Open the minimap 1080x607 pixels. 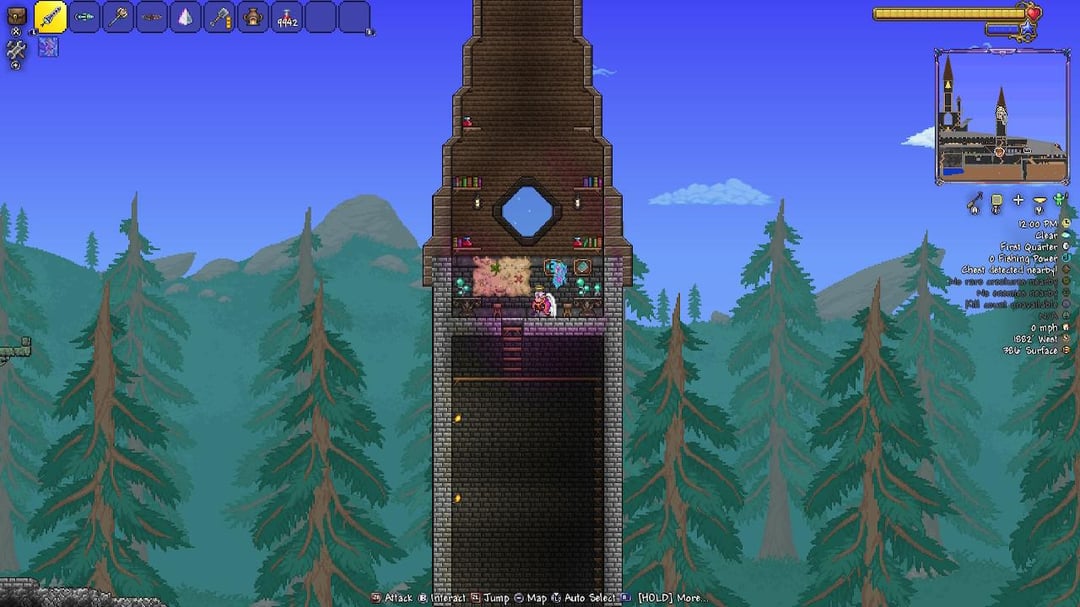click(x=1001, y=116)
